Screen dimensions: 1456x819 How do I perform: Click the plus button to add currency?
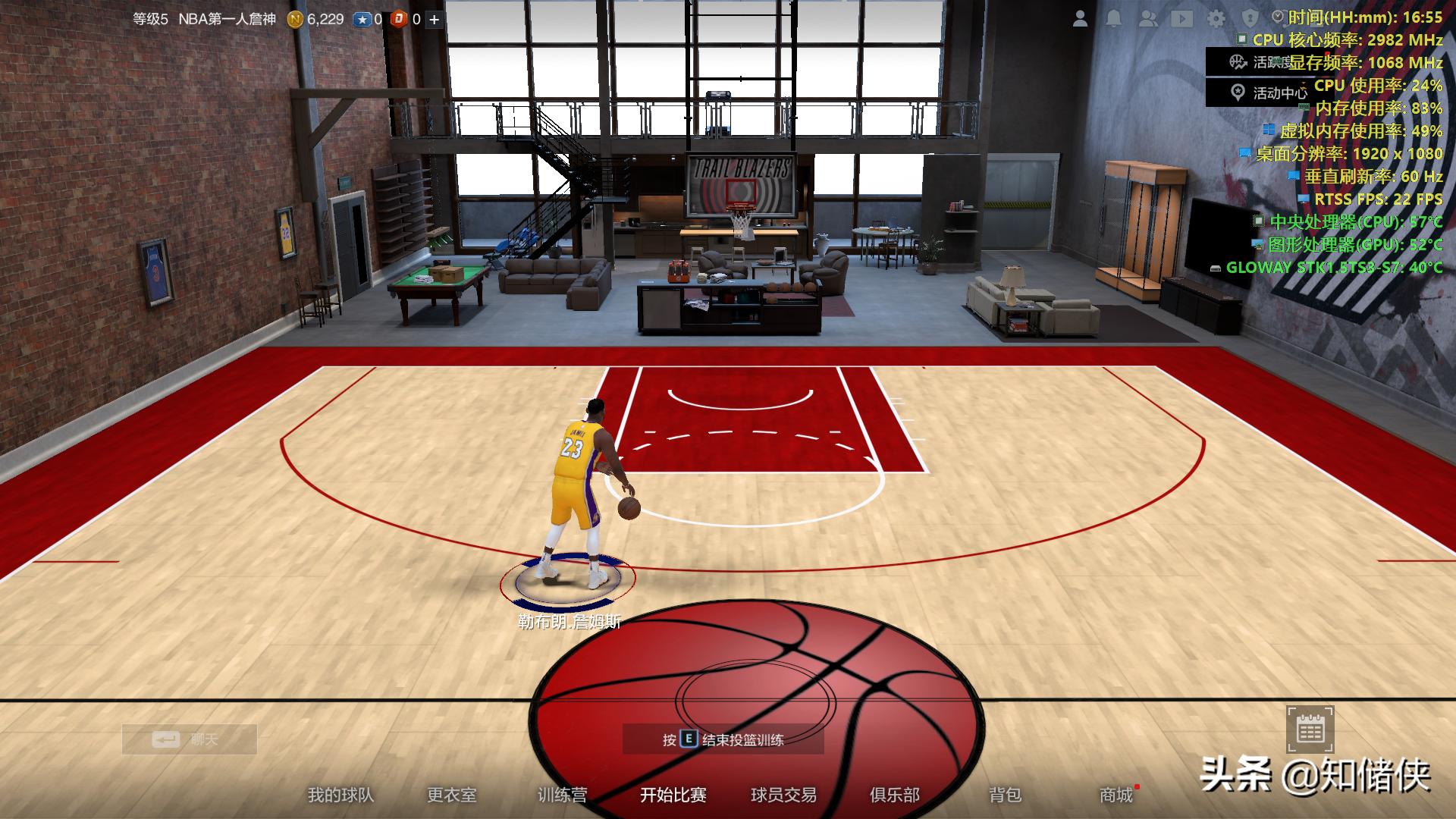[x=435, y=20]
